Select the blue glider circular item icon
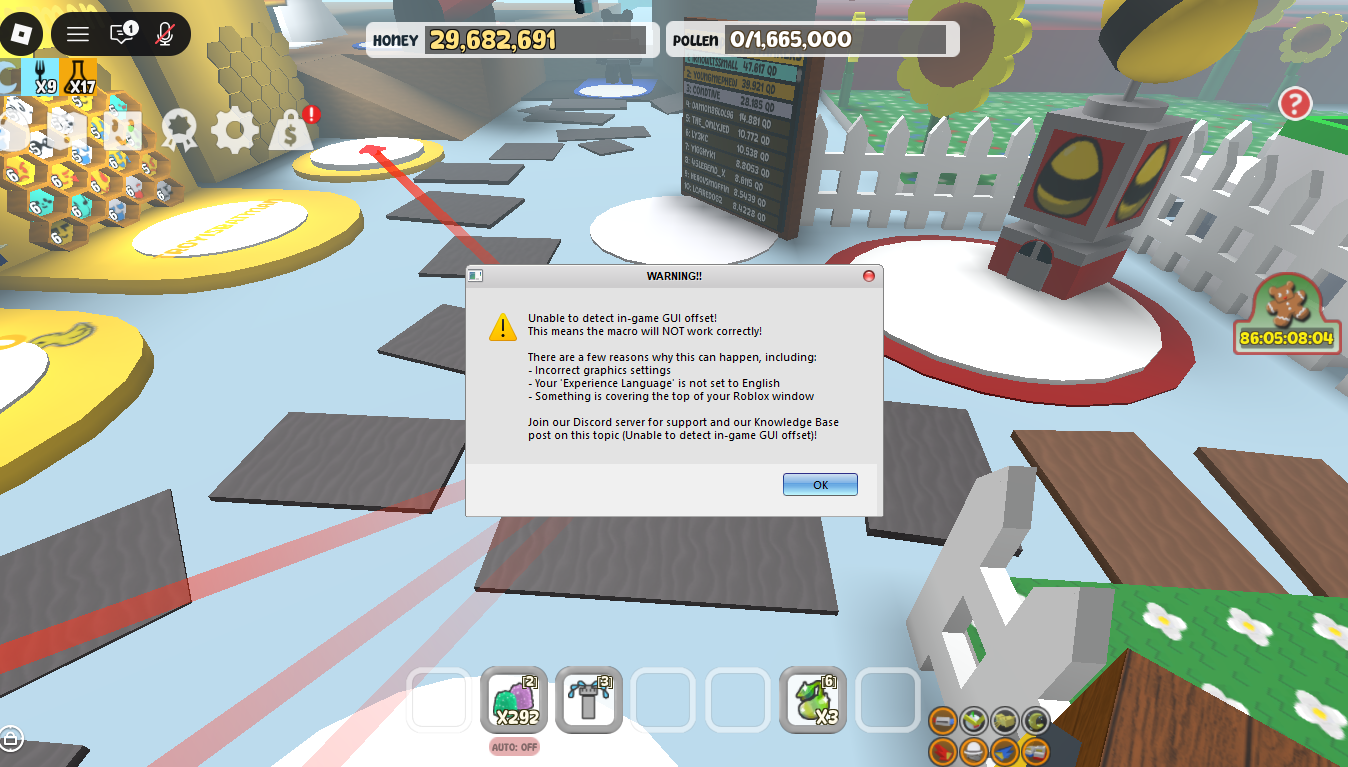 (x=1004, y=753)
